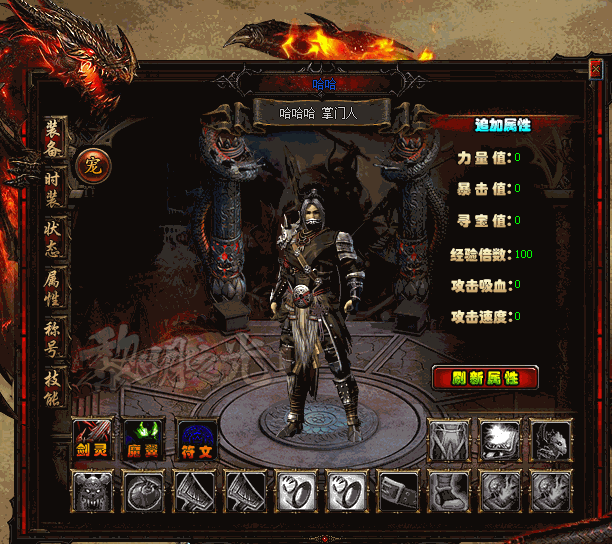The image size is (612, 544).
Task: Select the demon-face helmet slot
Action: 94,491
